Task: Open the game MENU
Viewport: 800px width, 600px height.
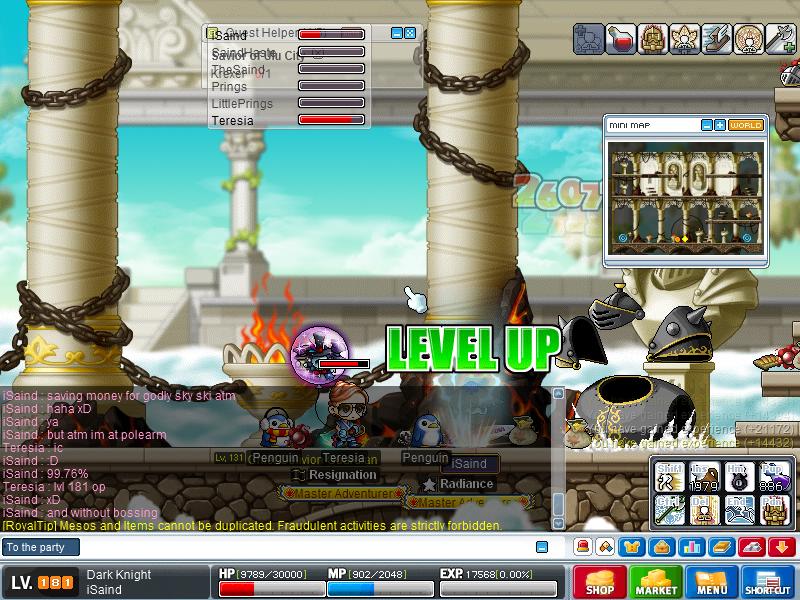Action: pyautogui.click(x=711, y=583)
